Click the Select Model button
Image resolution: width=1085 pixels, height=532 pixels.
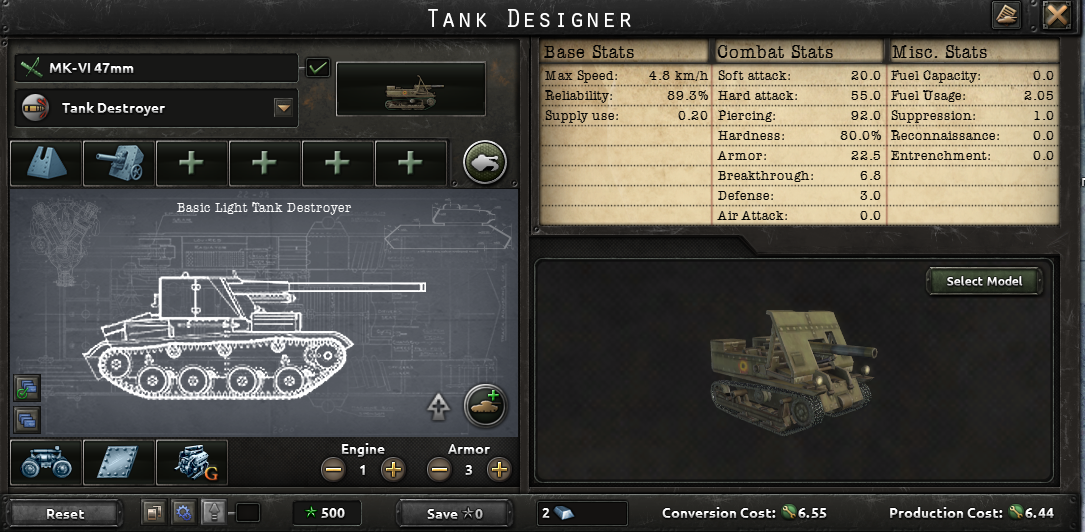click(x=984, y=281)
